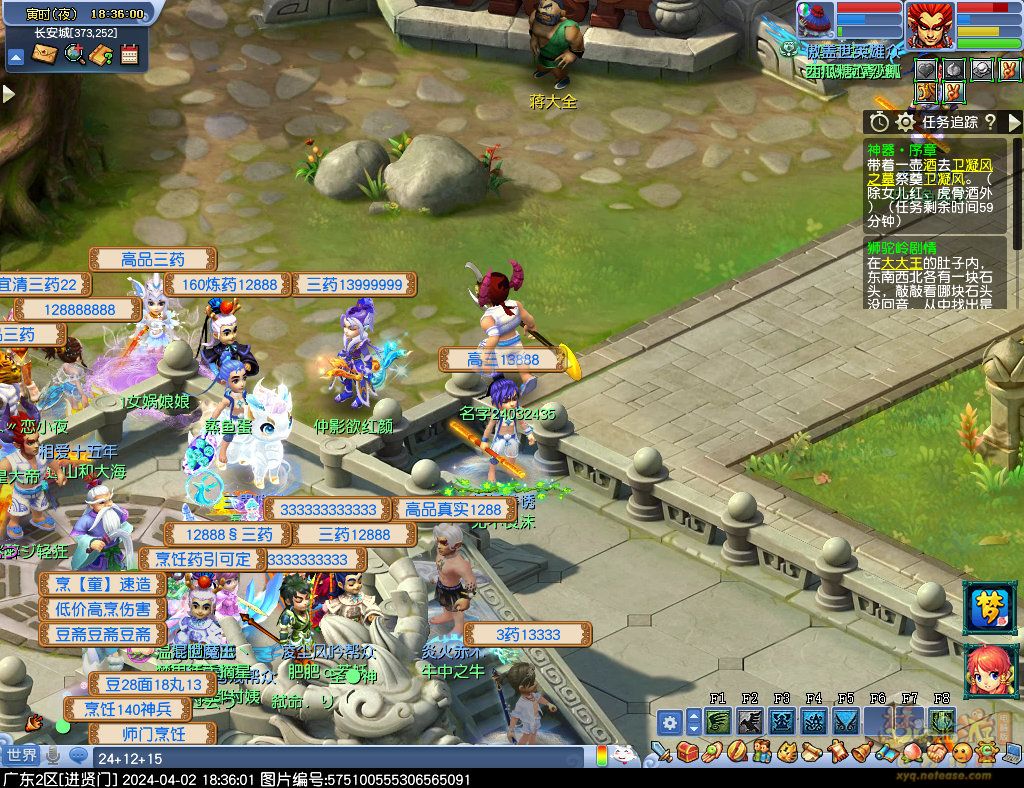Click the red-haired character portrait

[929, 25]
